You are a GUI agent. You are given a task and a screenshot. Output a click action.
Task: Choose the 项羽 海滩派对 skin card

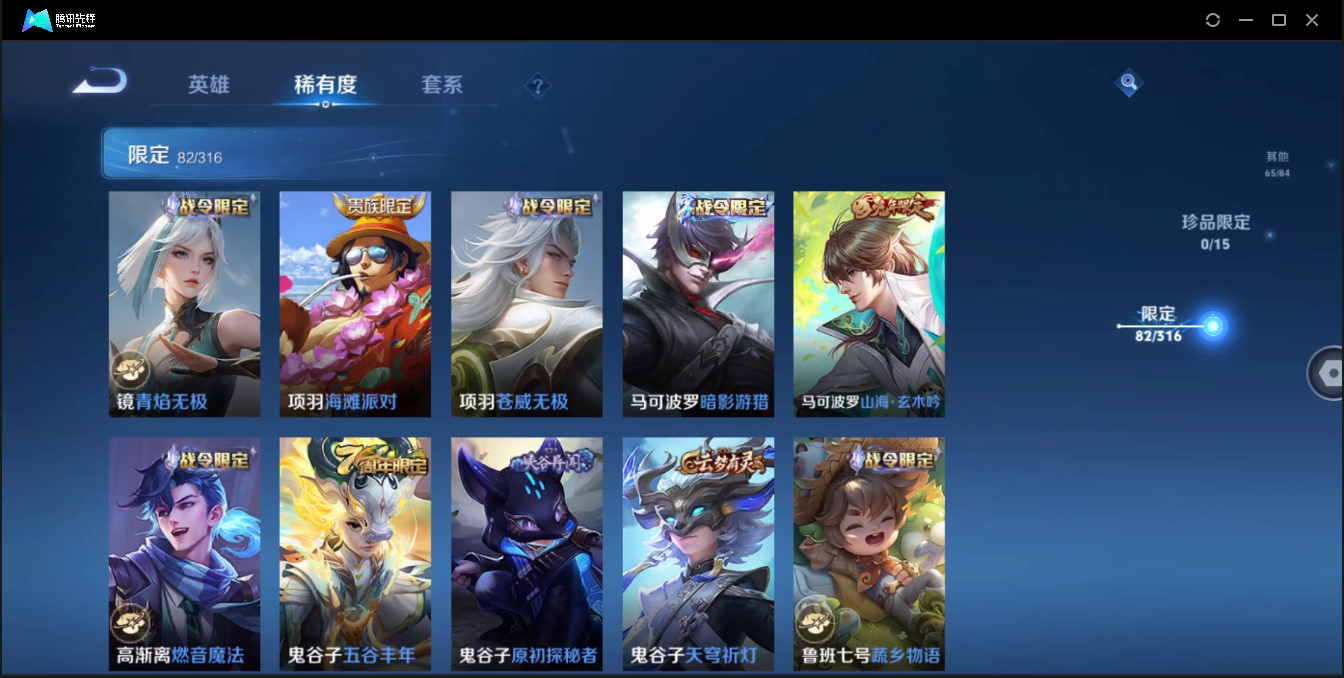355,304
